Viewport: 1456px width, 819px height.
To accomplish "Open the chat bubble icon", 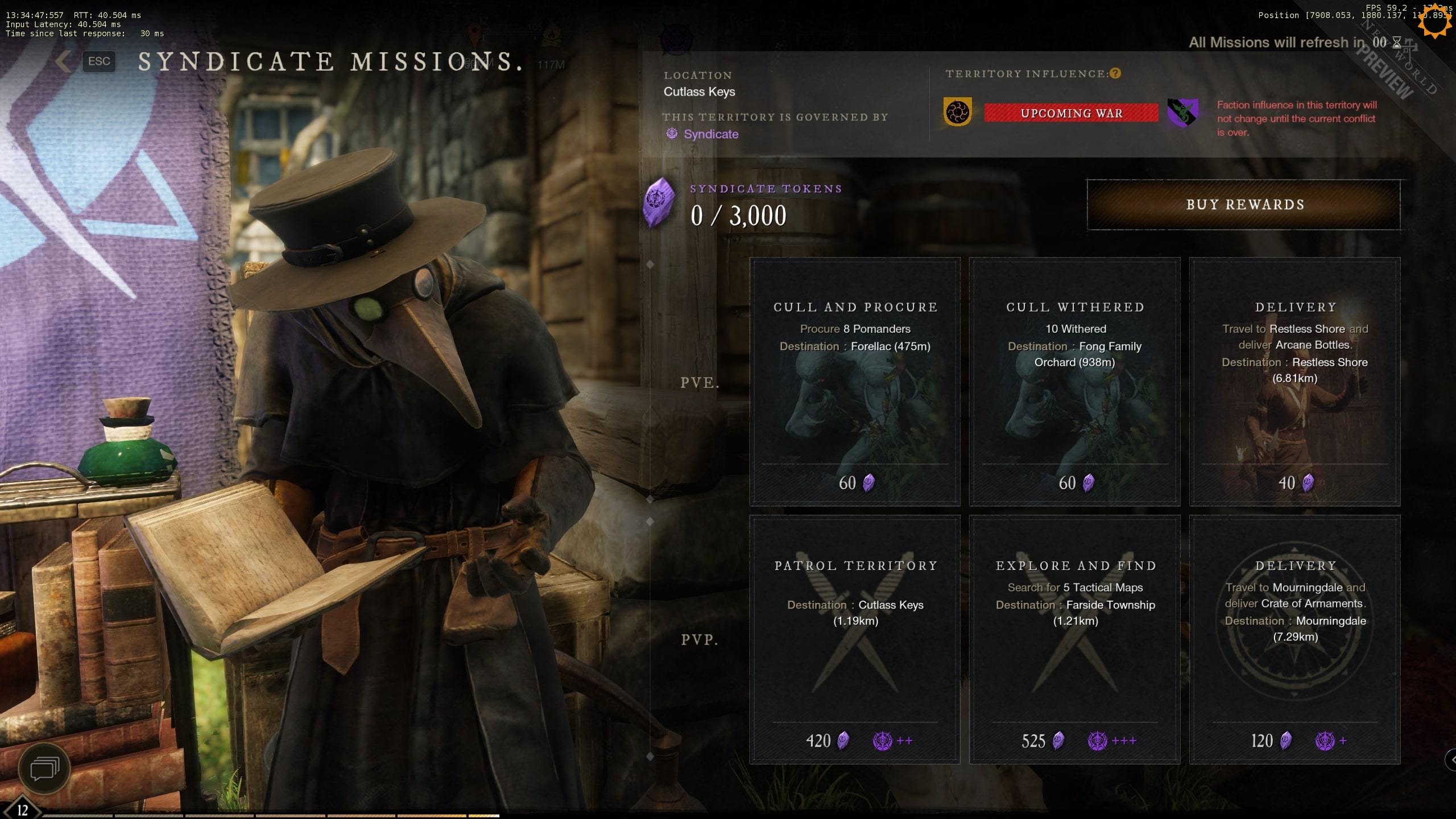I will click(x=44, y=769).
